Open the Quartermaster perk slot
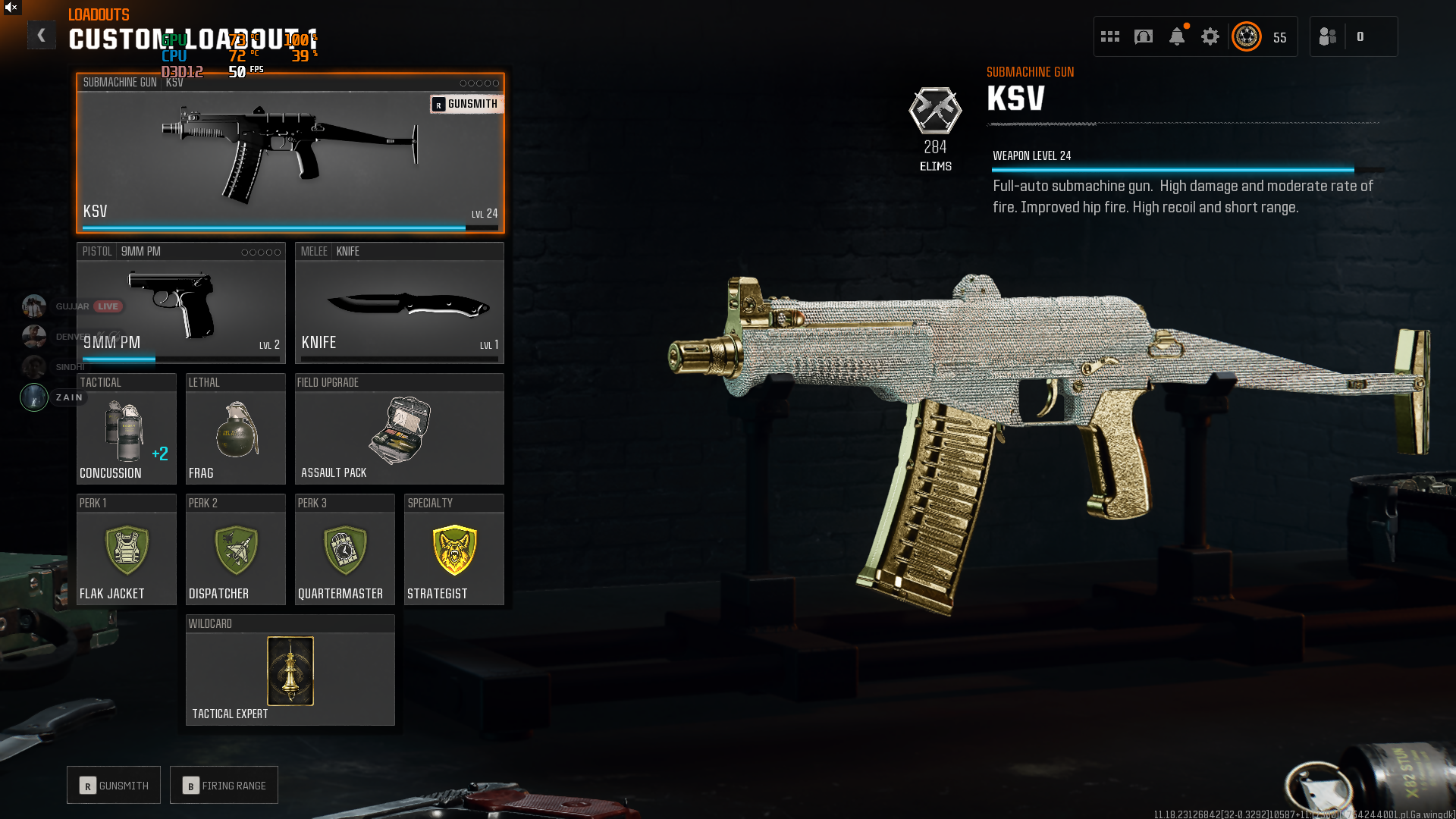1456x819 pixels. [344, 550]
